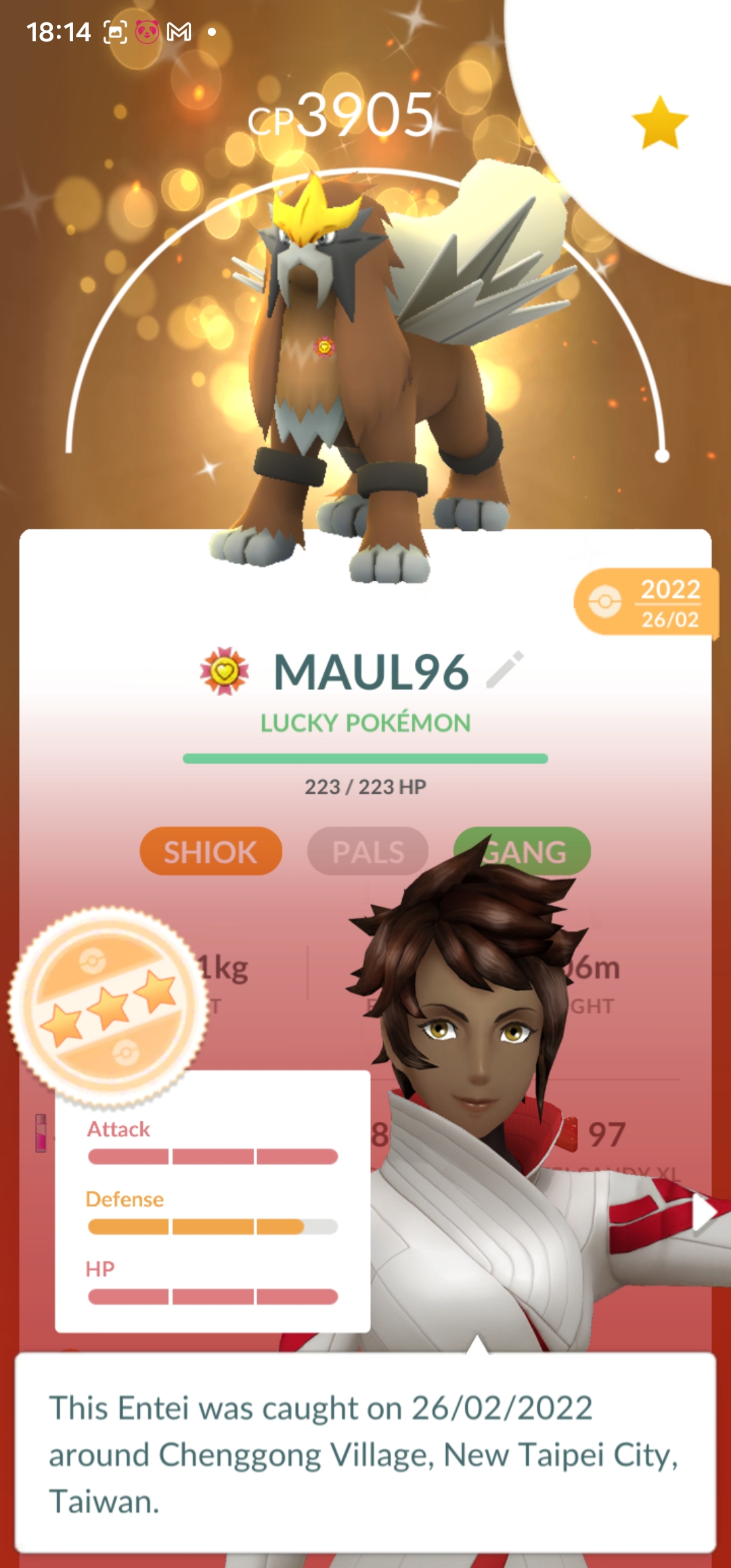Viewport: 731px width, 1568px height.
Task: Tap the 2022 catch date badge
Action: point(646,603)
